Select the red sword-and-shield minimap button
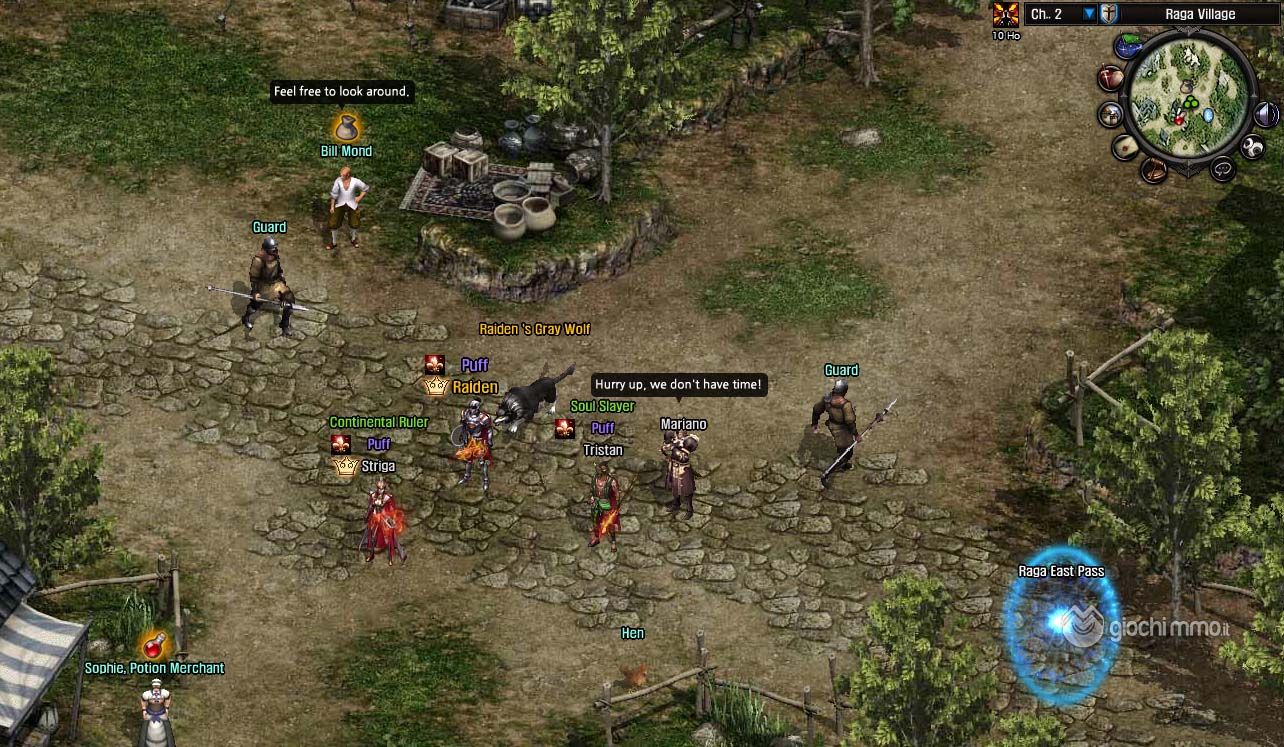 pos(1110,78)
